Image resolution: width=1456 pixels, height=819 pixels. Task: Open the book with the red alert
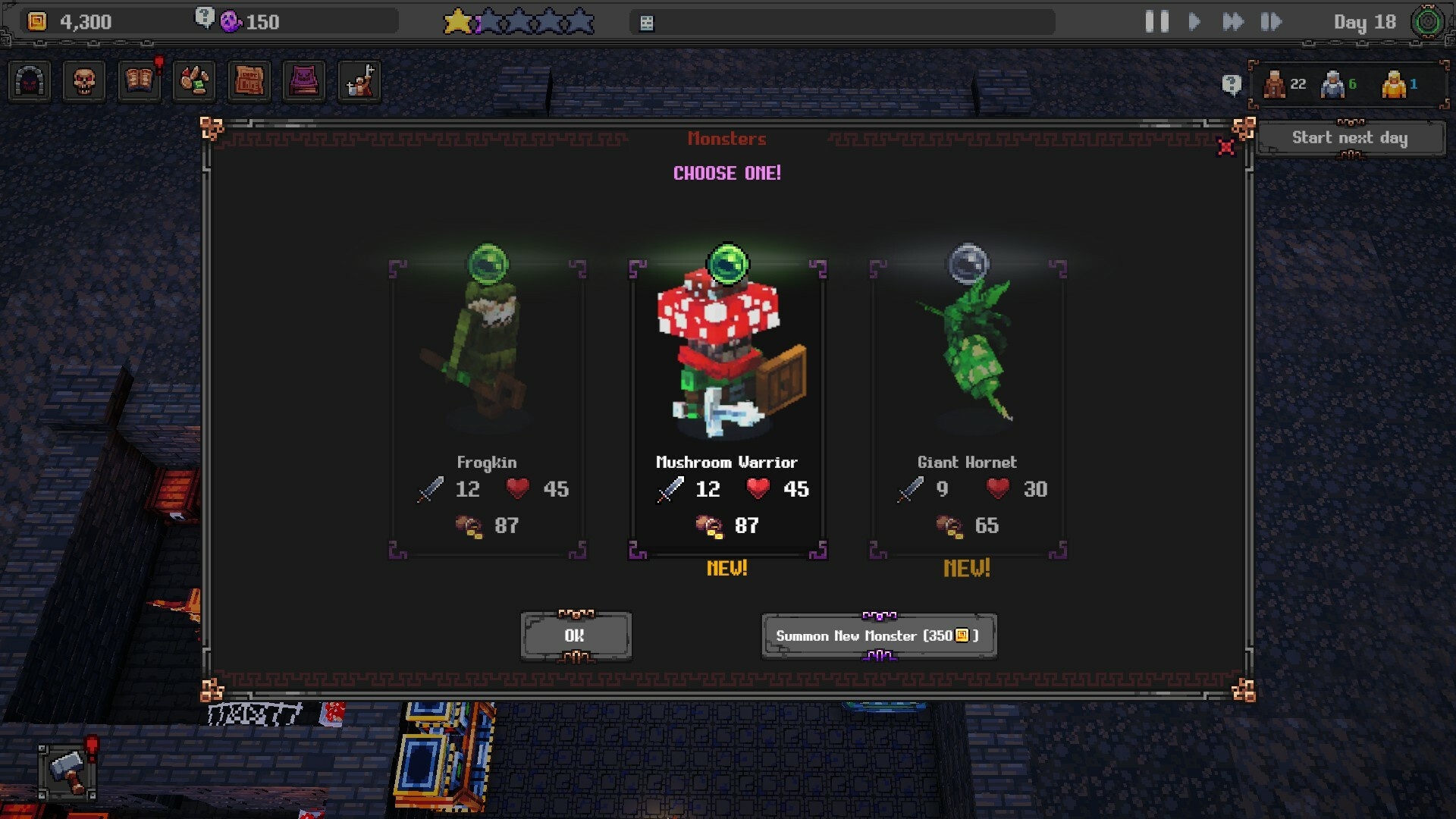(x=140, y=81)
